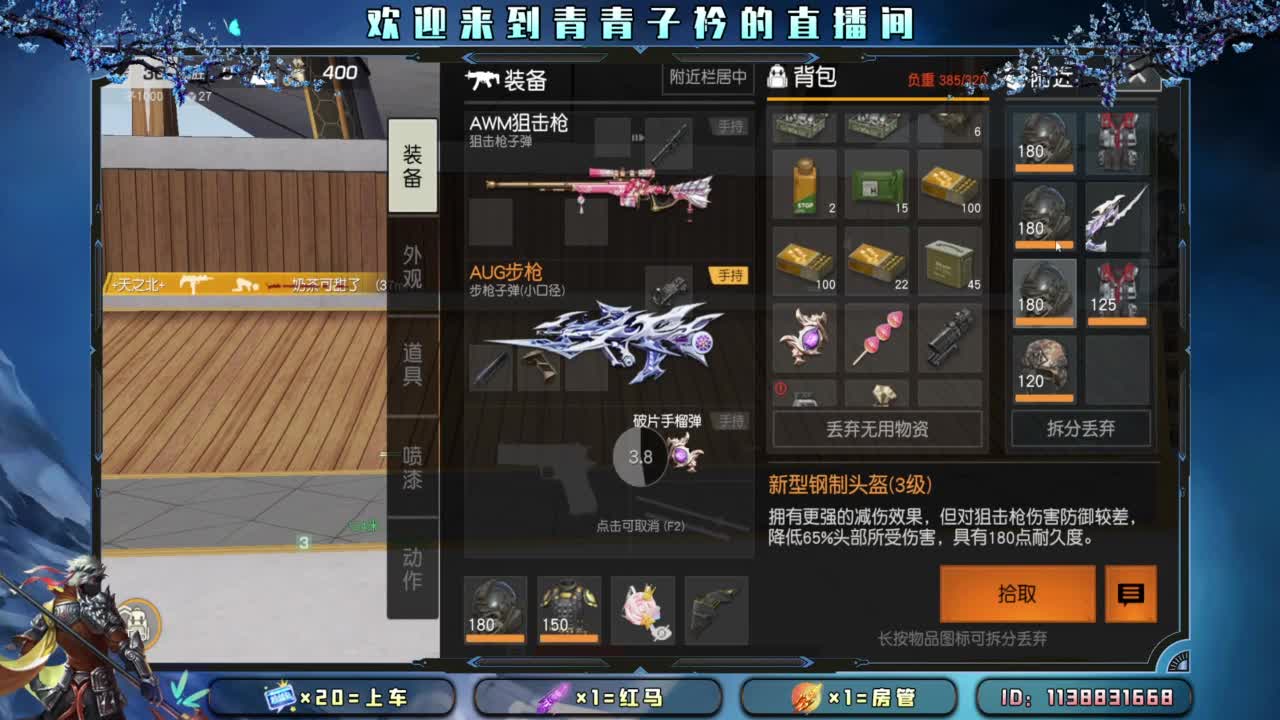Open the green medkit item in backpack
Image resolution: width=1280 pixels, height=720 pixels.
(876, 185)
